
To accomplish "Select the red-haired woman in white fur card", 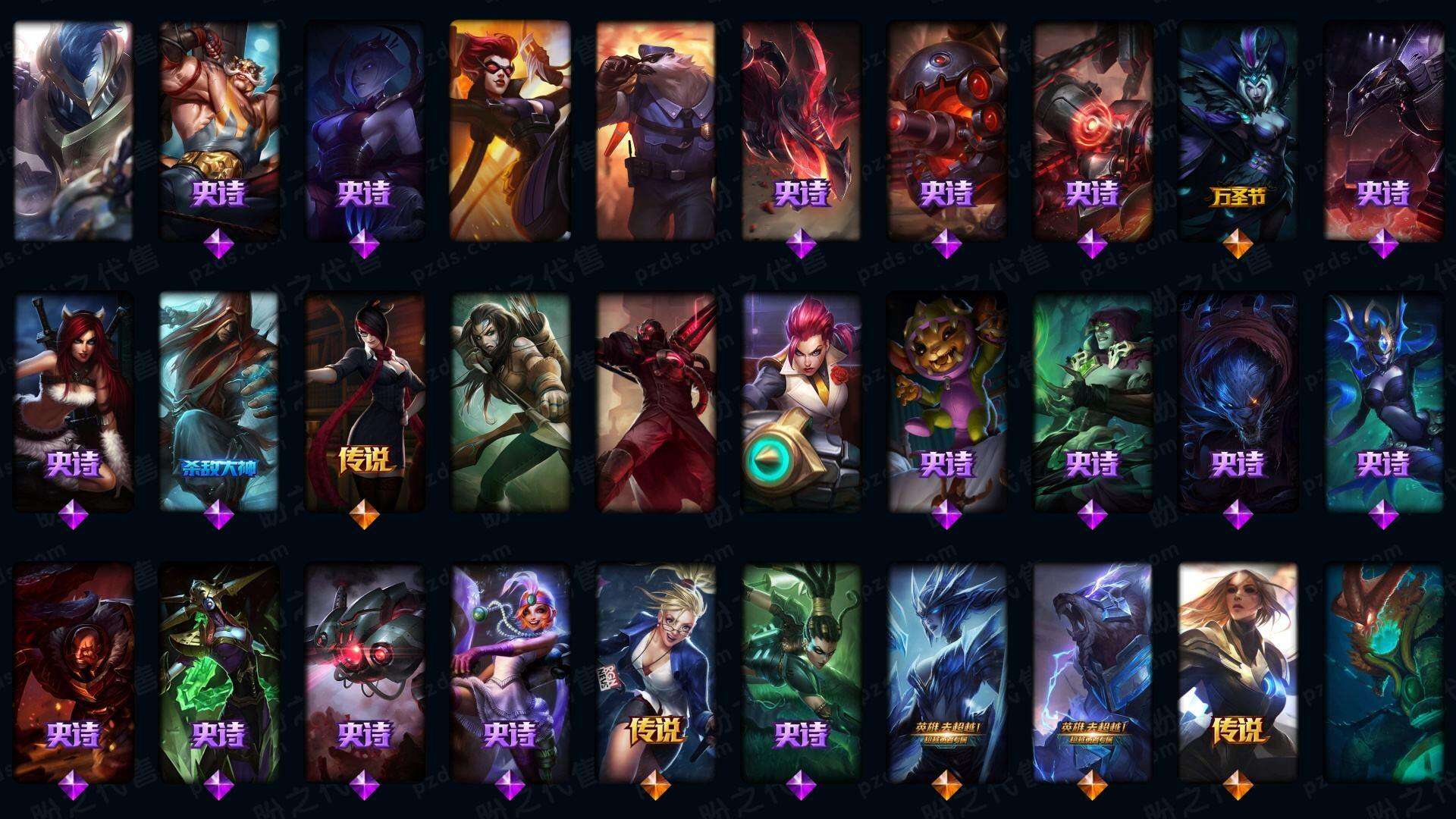I will [73, 402].
